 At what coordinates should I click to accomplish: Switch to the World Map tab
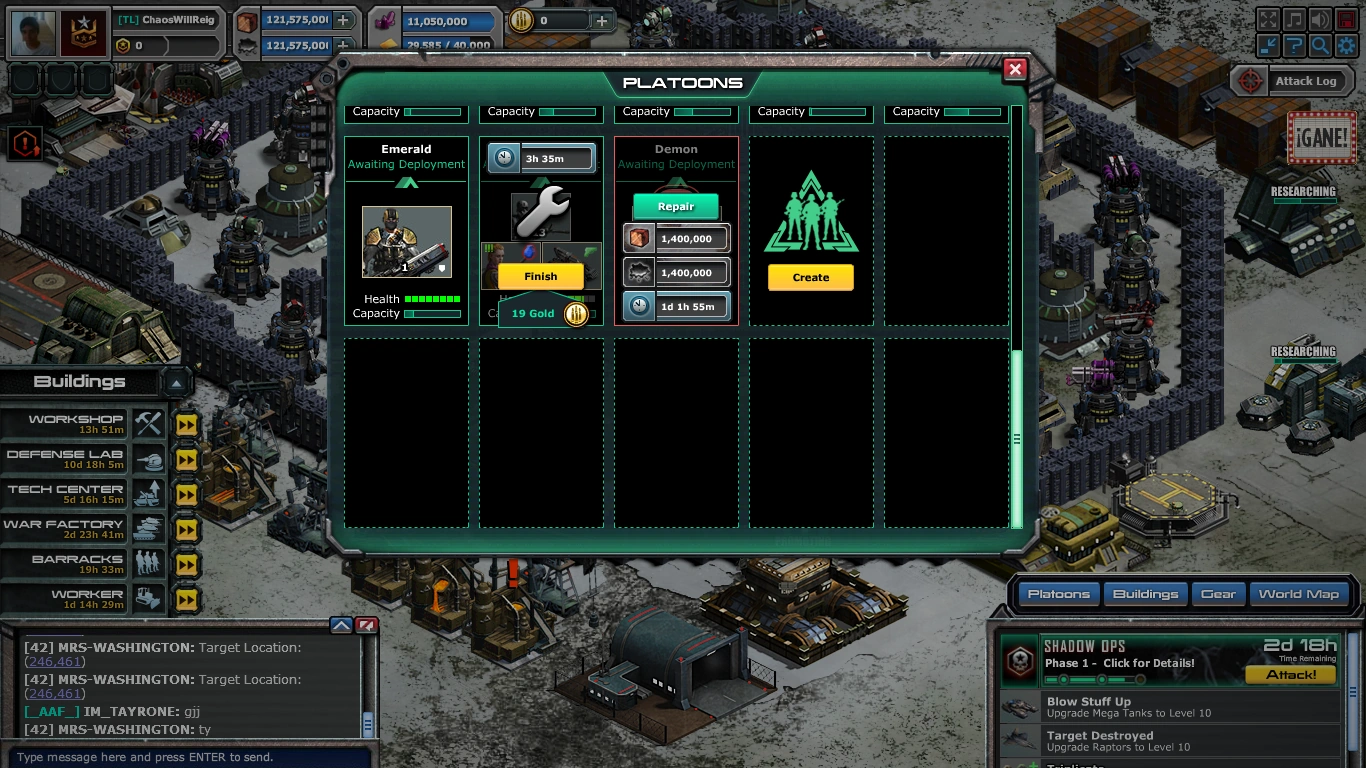pos(1297,593)
